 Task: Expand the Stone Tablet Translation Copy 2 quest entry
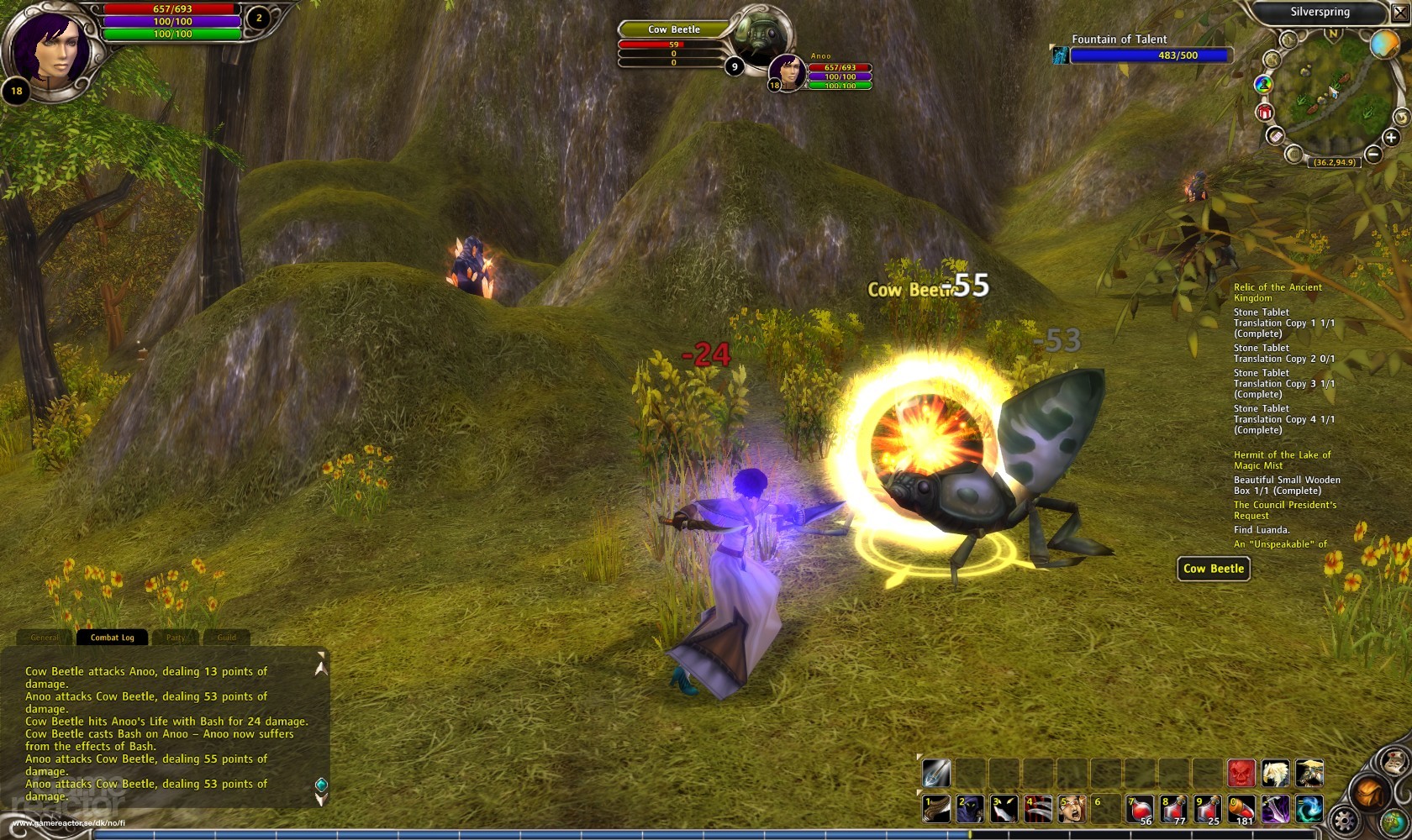coord(1283,353)
